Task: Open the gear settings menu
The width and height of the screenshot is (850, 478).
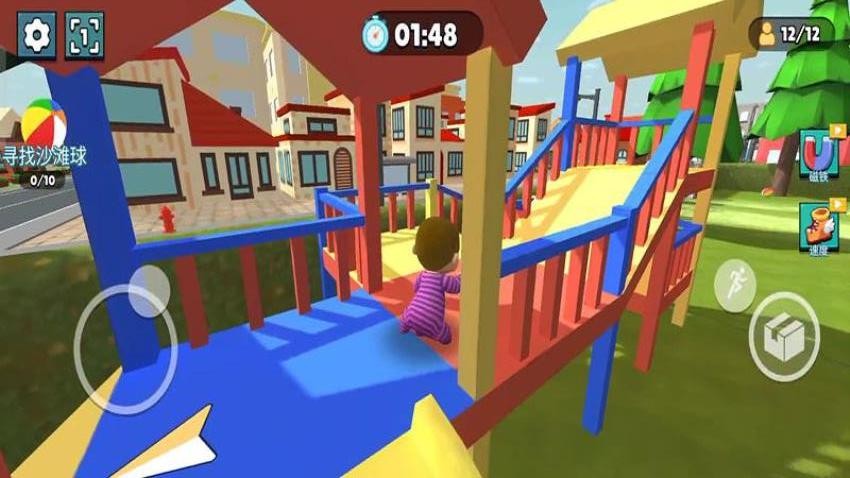Action: tap(38, 36)
